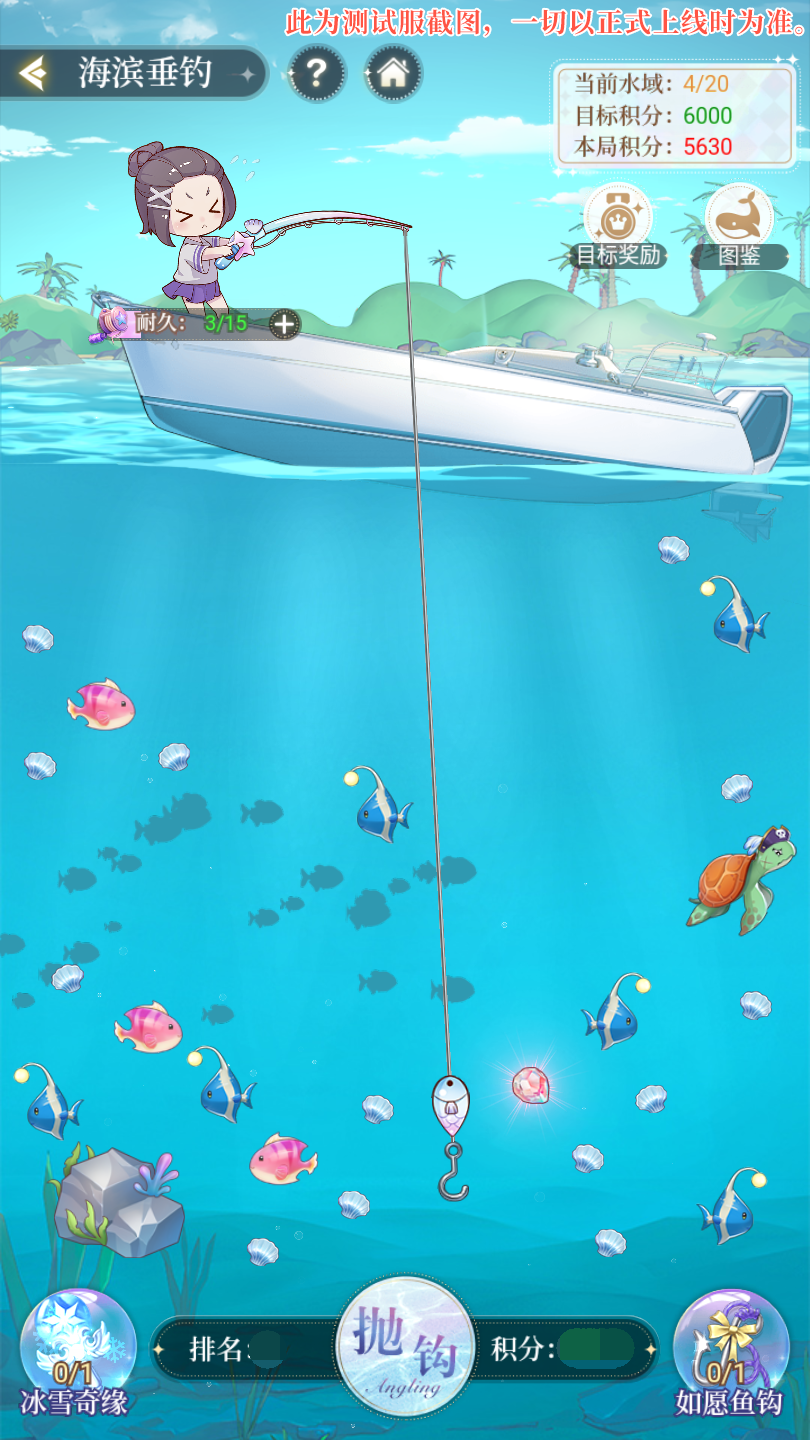Image resolution: width=810 pixels, height=1440 pixels.
Task: Open the 图鉴 fish encyclopedia
Action: pos(739,222)
